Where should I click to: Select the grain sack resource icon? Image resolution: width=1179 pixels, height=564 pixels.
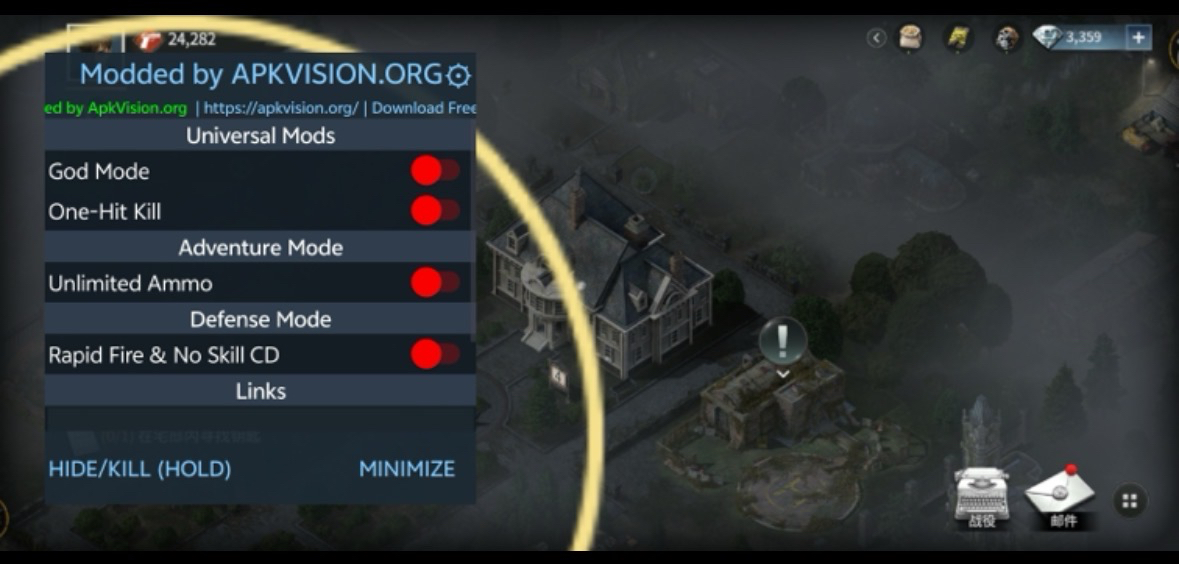[910, 38]
